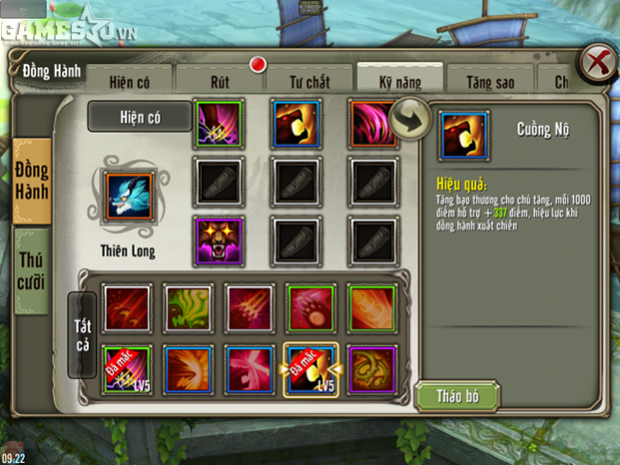The image size is (620, 465).
Task: Pick the golden dragon coil skill icon
Action: (x=372, y=370)
